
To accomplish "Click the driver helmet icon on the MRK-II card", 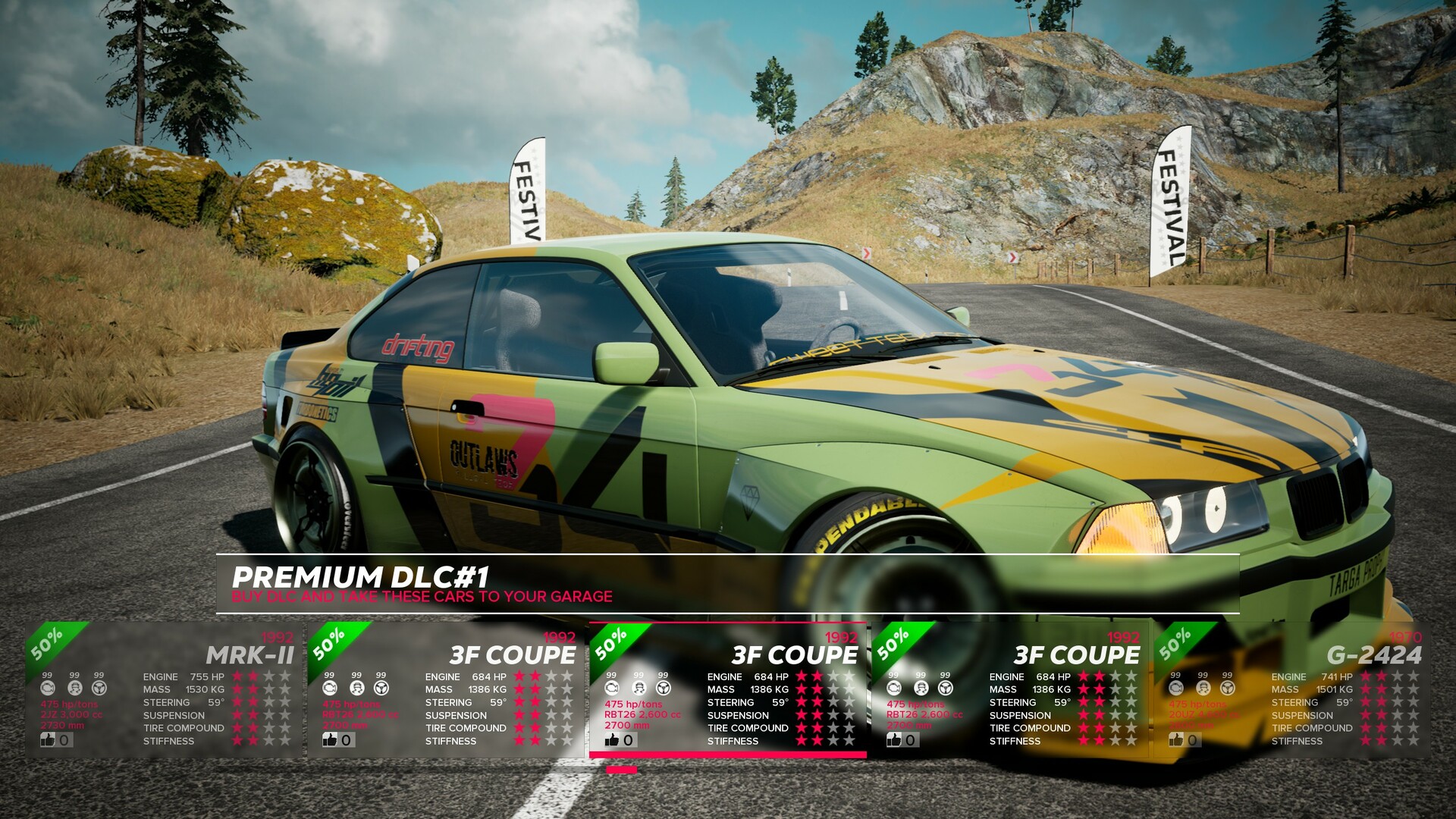I will click(x=75, y=689).
